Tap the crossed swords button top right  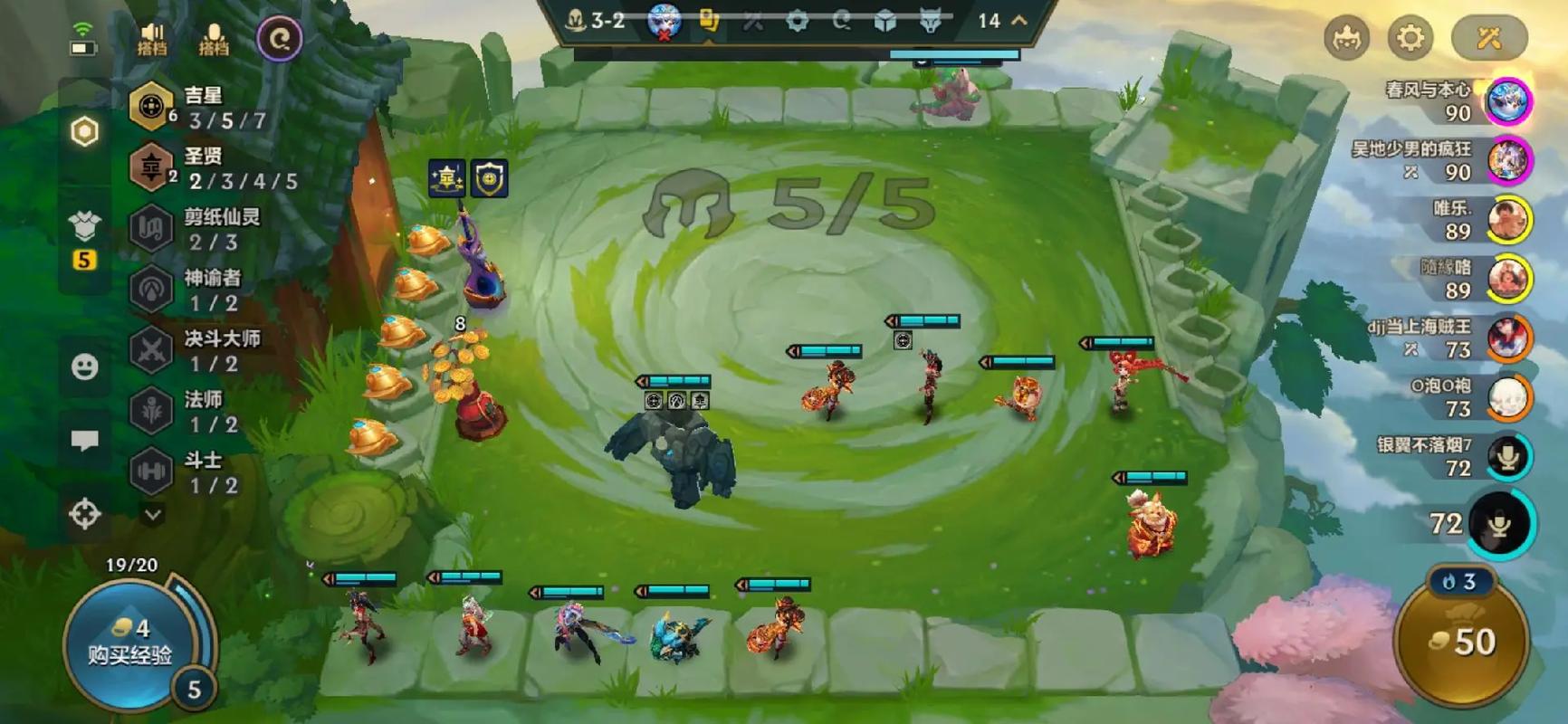tap(1489, 38)
